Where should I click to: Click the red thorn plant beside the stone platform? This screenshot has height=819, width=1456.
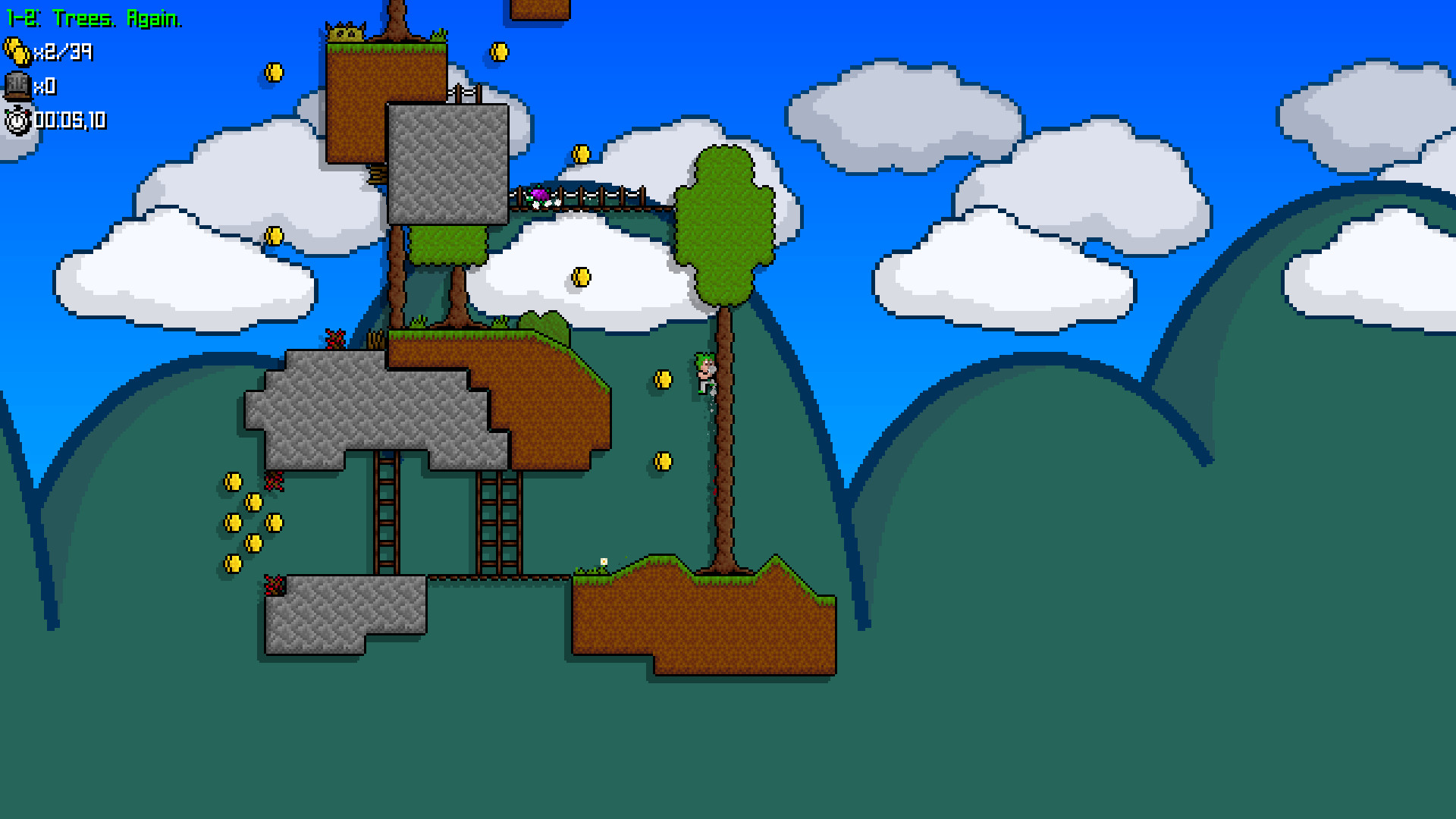tap(336, 337)
